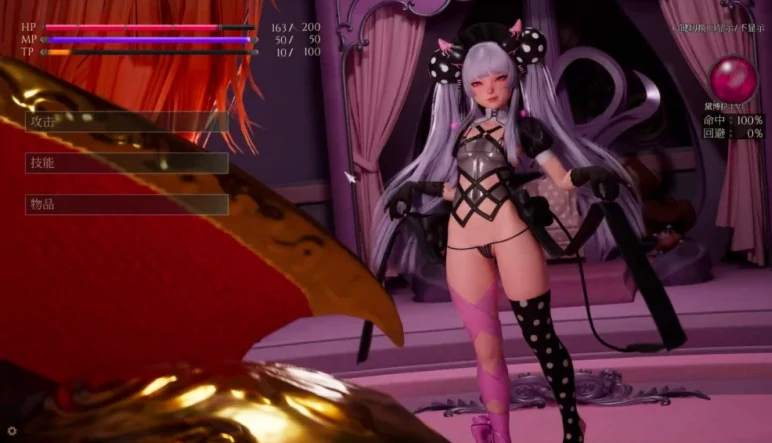Click the pink enemy orb icon
772x443 pixels.
pos(733,79)
